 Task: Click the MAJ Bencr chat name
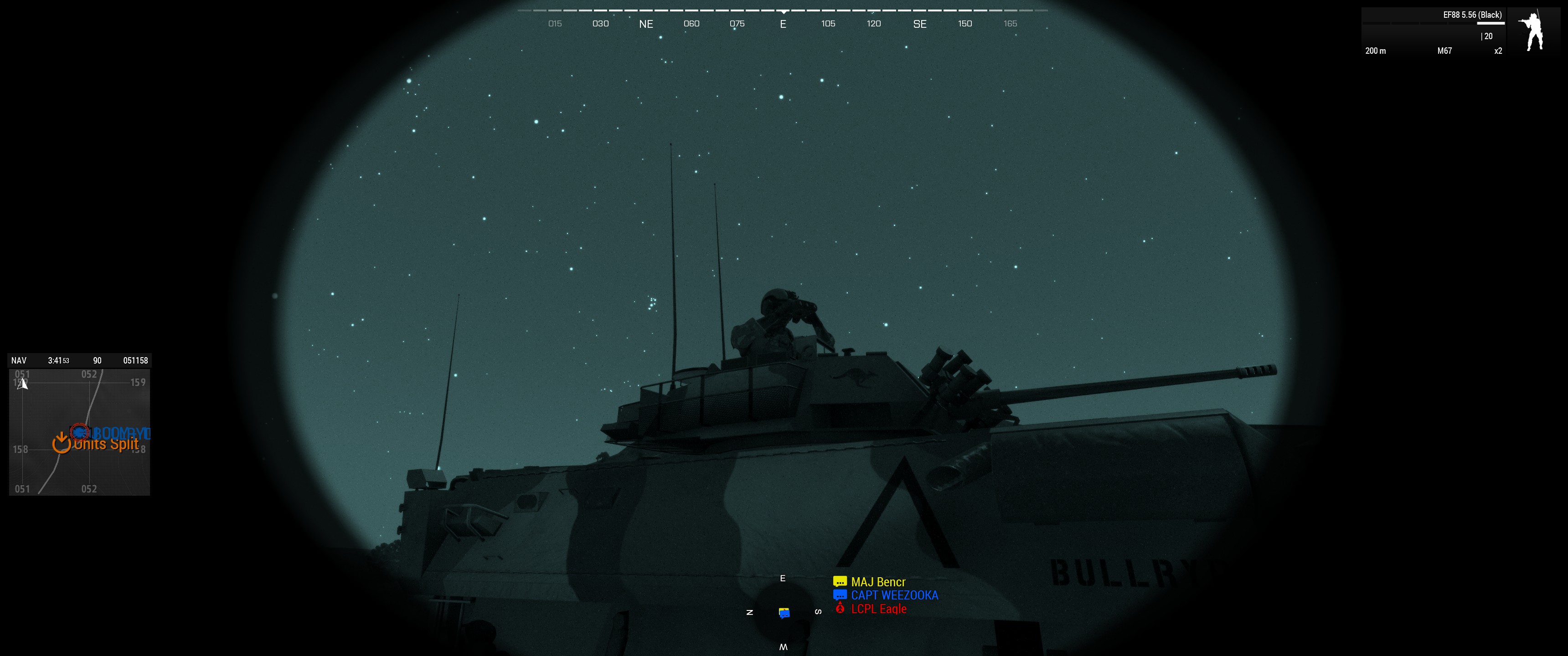coord(878,582)
